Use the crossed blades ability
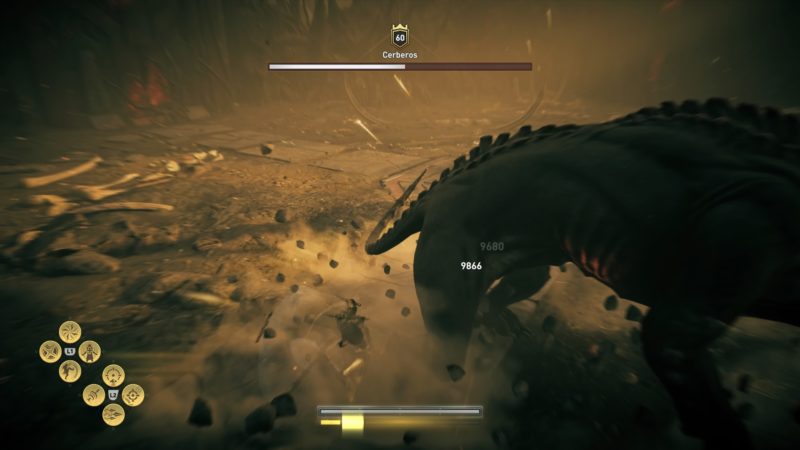 pos(50,352)
